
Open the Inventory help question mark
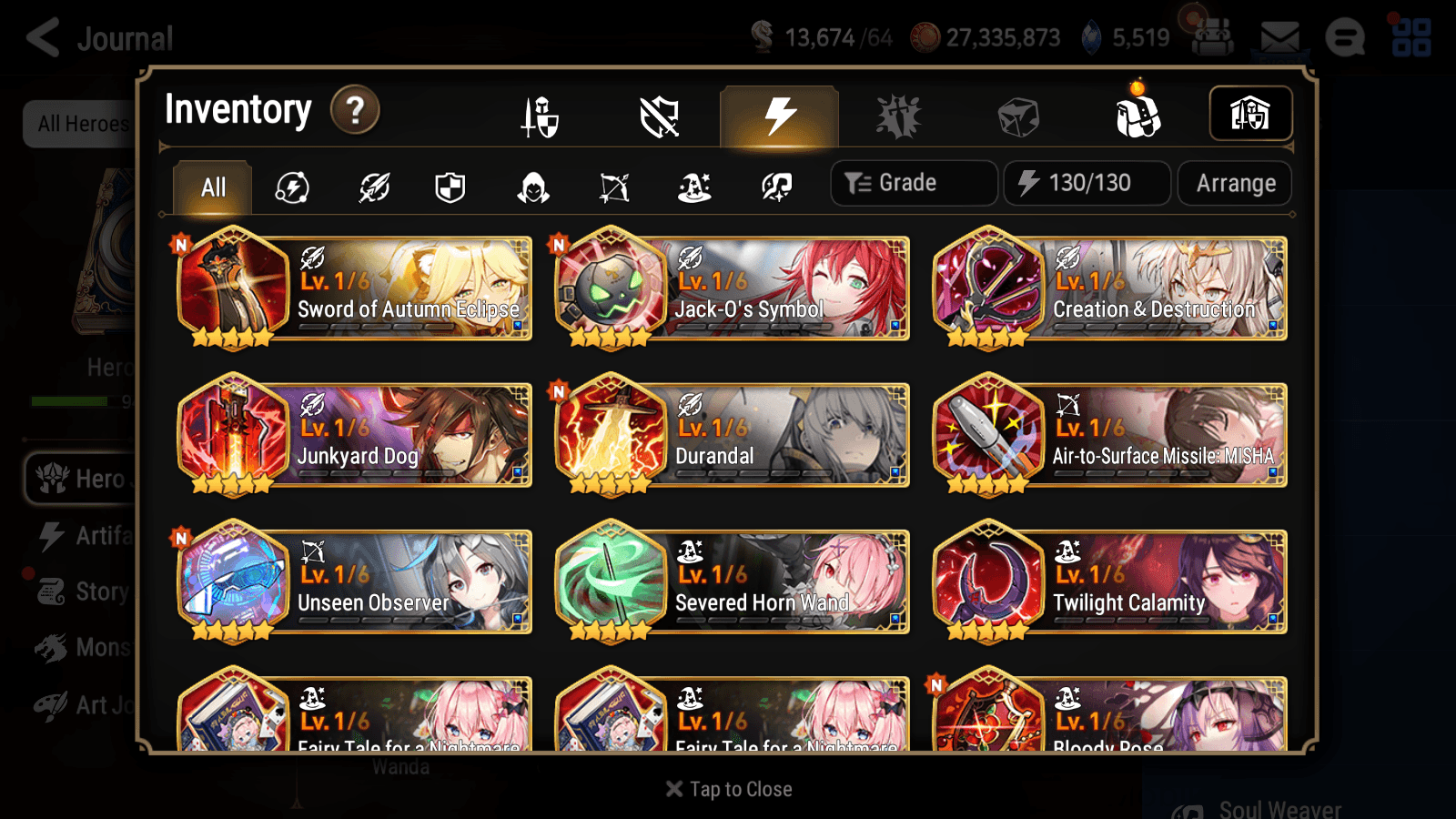coord(354,110)
